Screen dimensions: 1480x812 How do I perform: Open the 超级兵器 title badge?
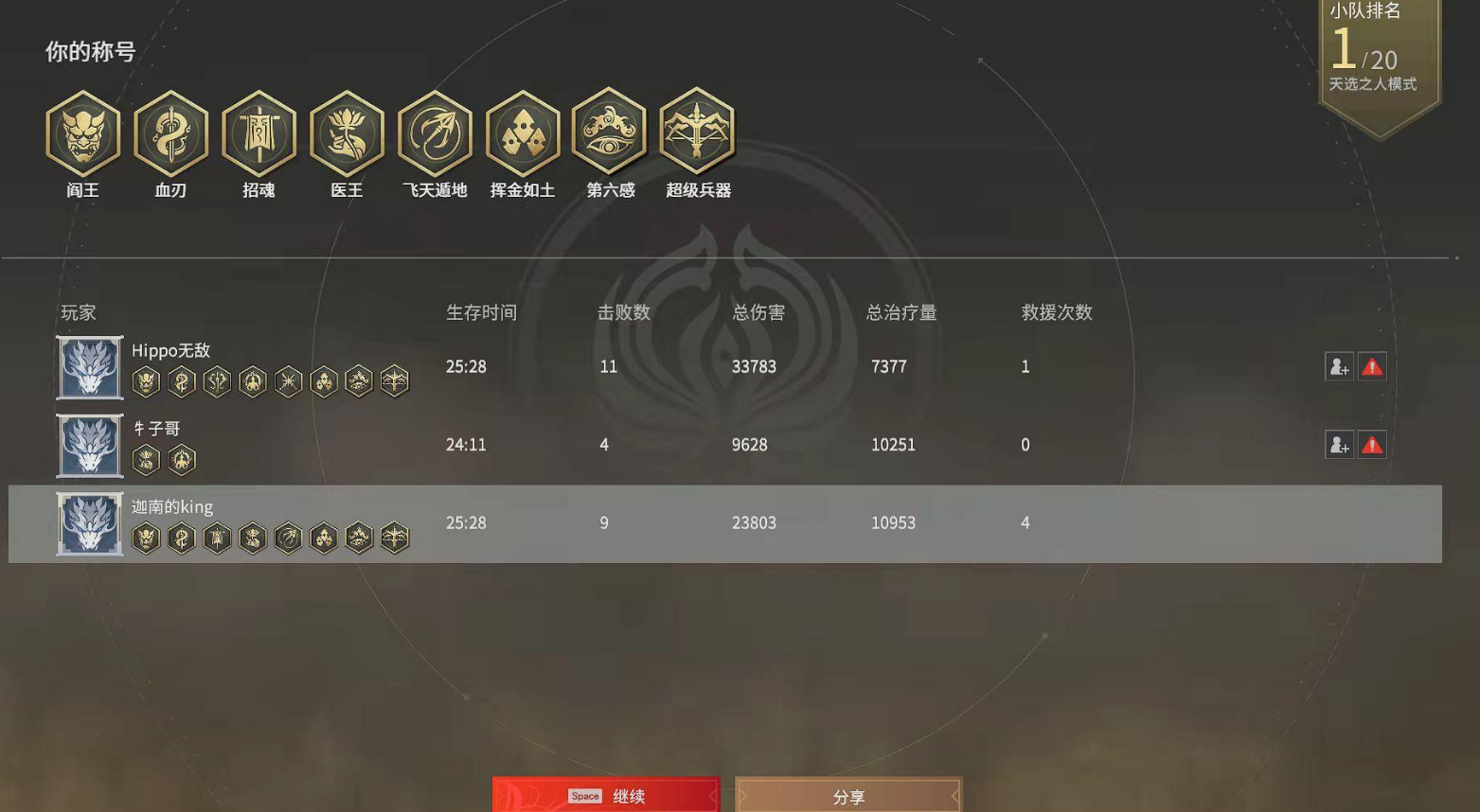tap(699, 133)
